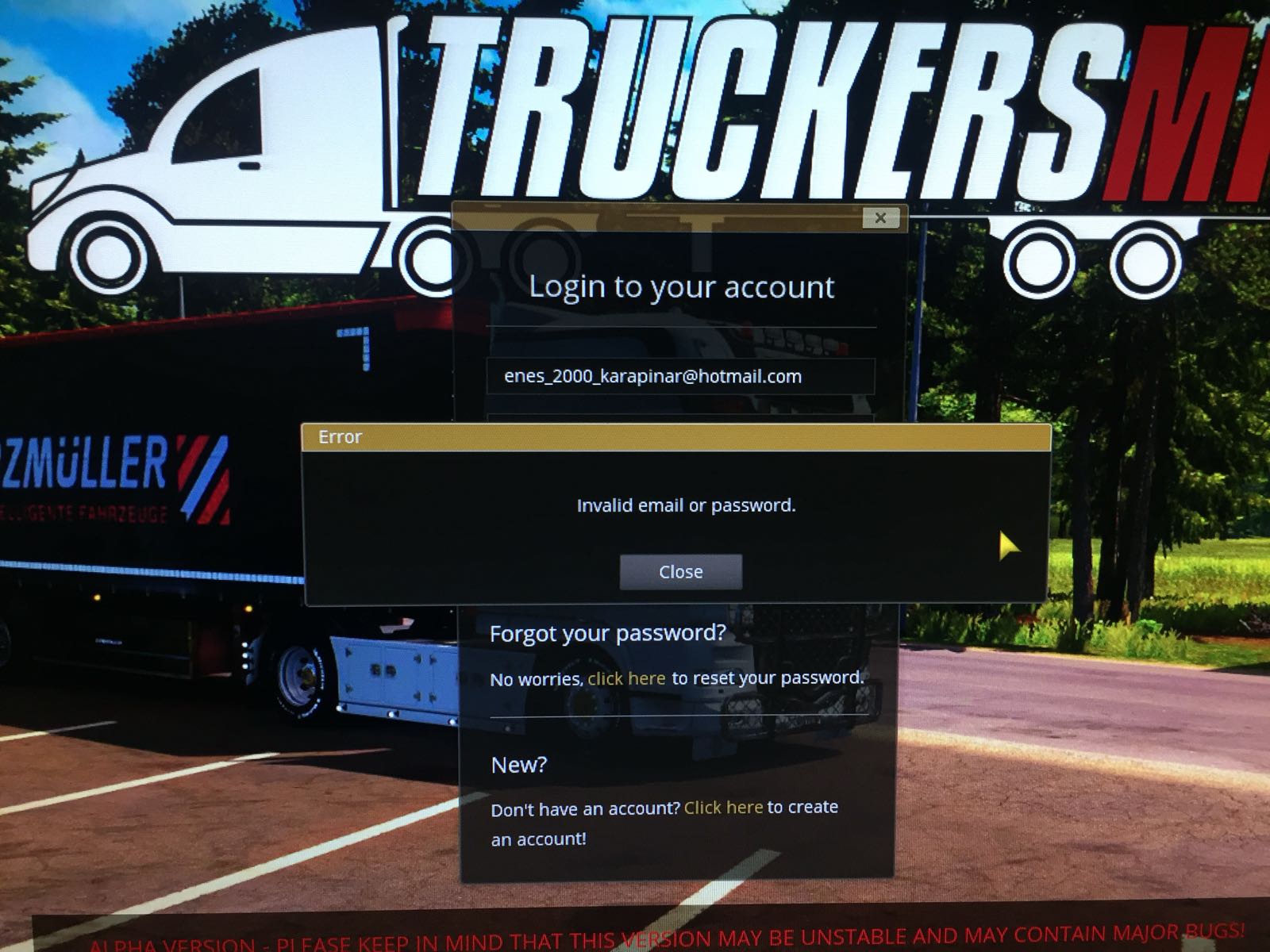Click the No worries reset password sentence
The height and width of the screenshot is (952, 1270).
click(676, 678)
